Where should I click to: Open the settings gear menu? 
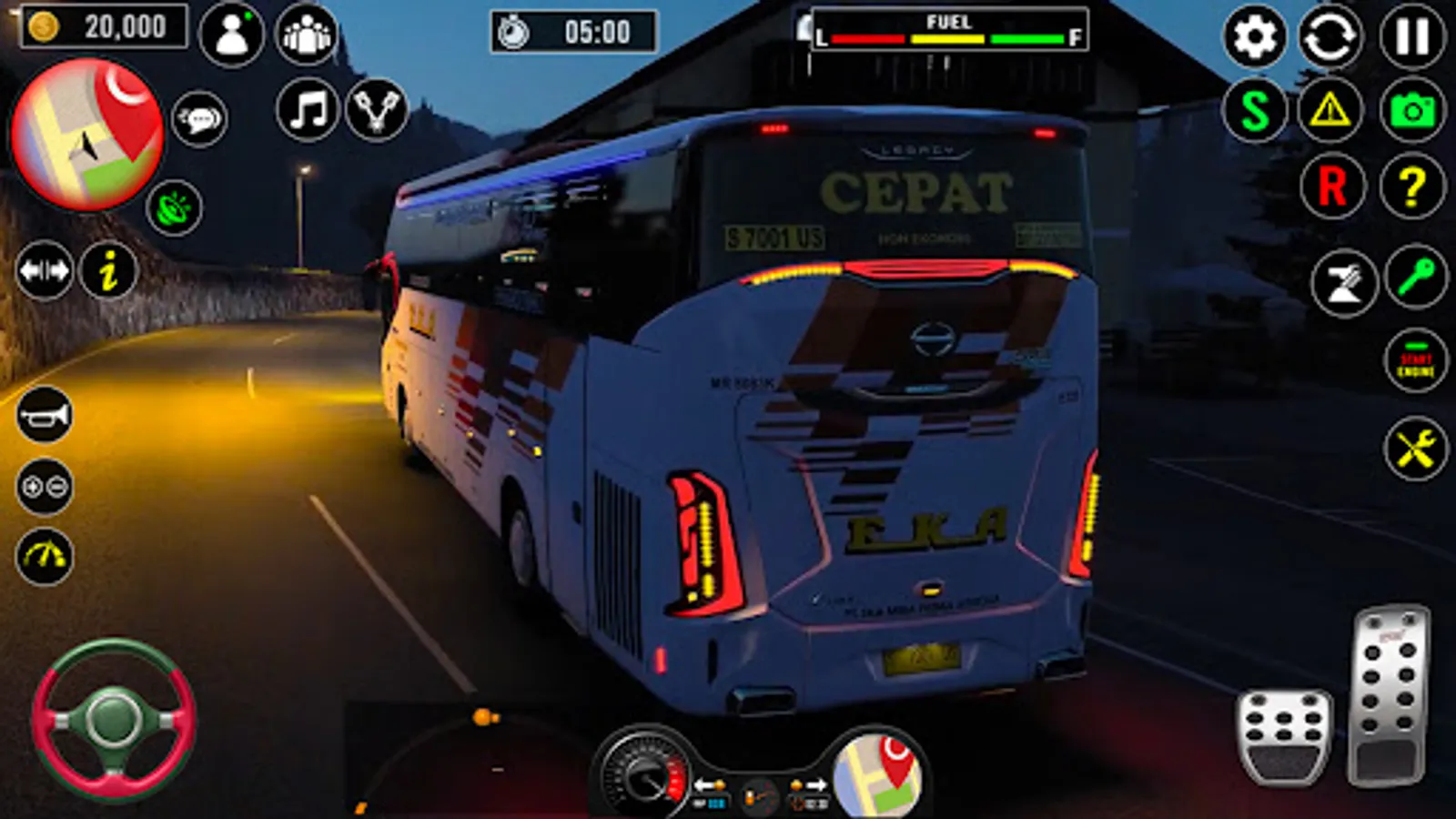point(1254,36)
